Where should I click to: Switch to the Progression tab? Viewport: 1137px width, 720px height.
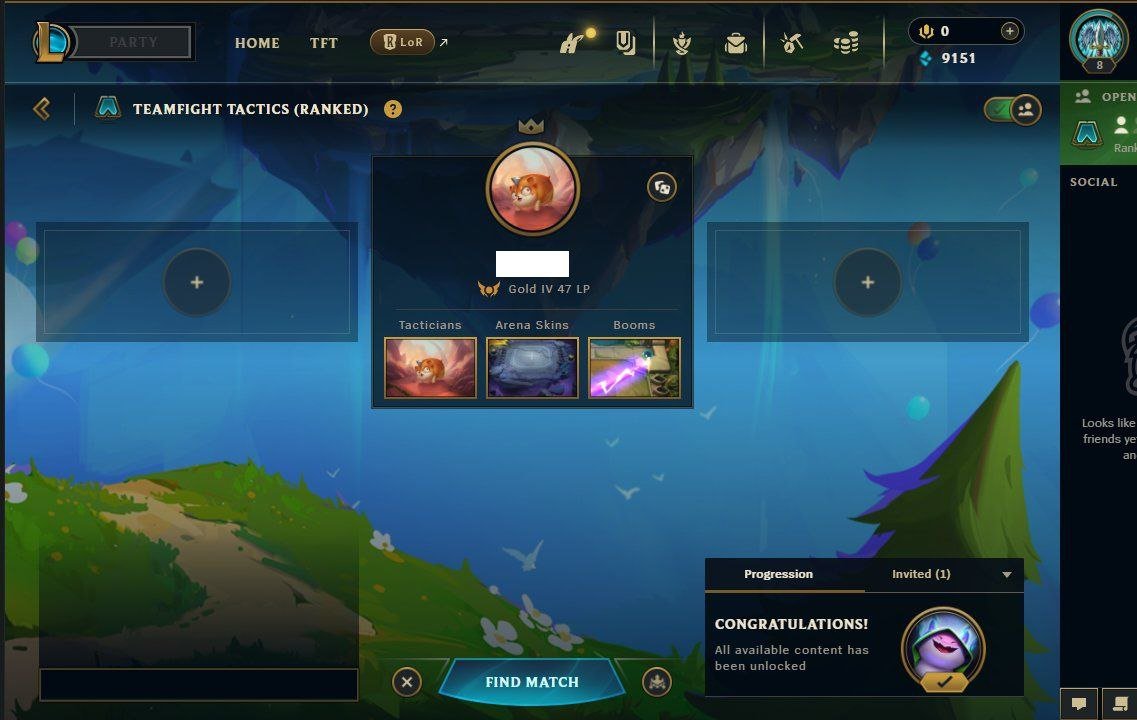778,574
